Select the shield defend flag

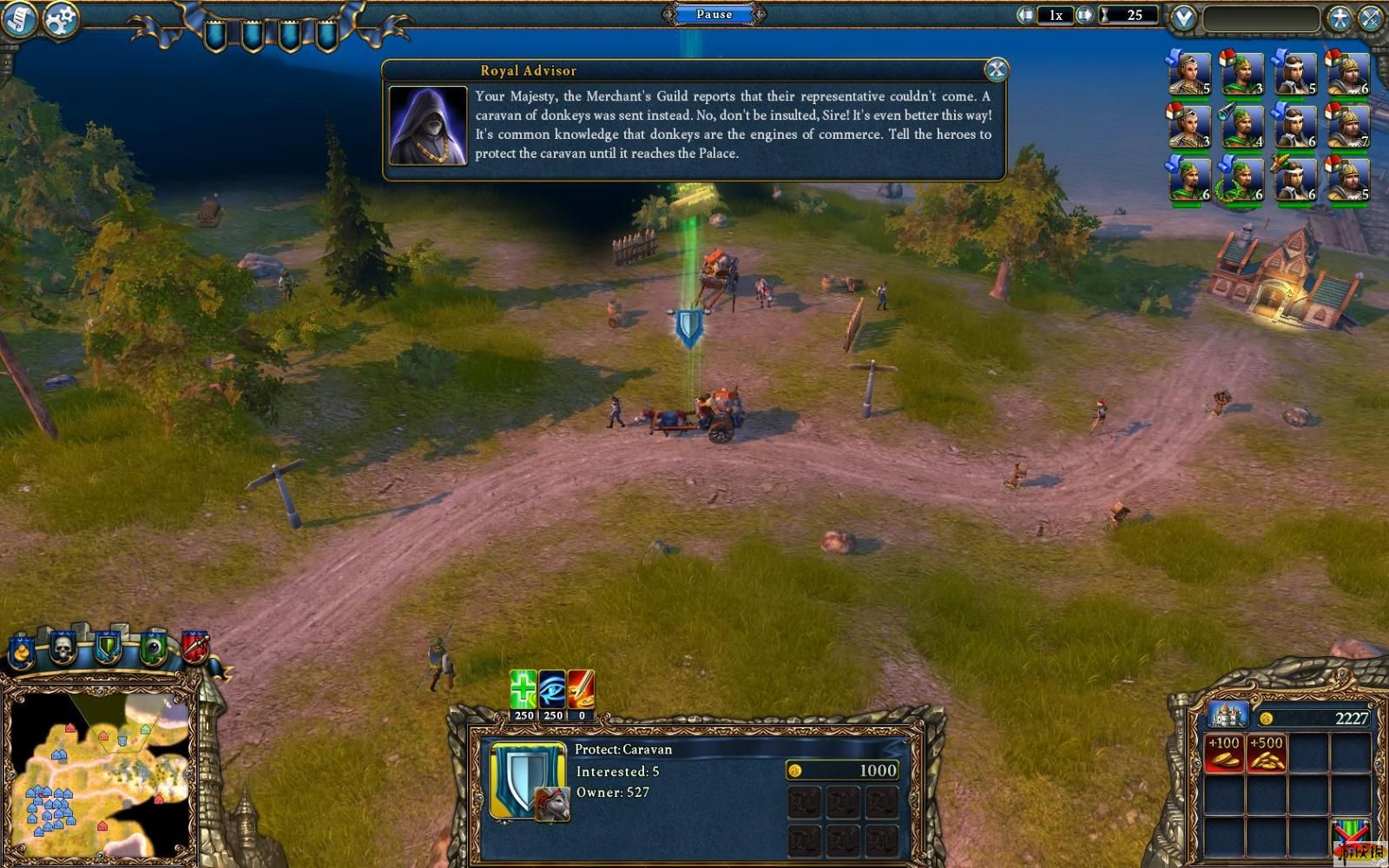coord(108,648)
